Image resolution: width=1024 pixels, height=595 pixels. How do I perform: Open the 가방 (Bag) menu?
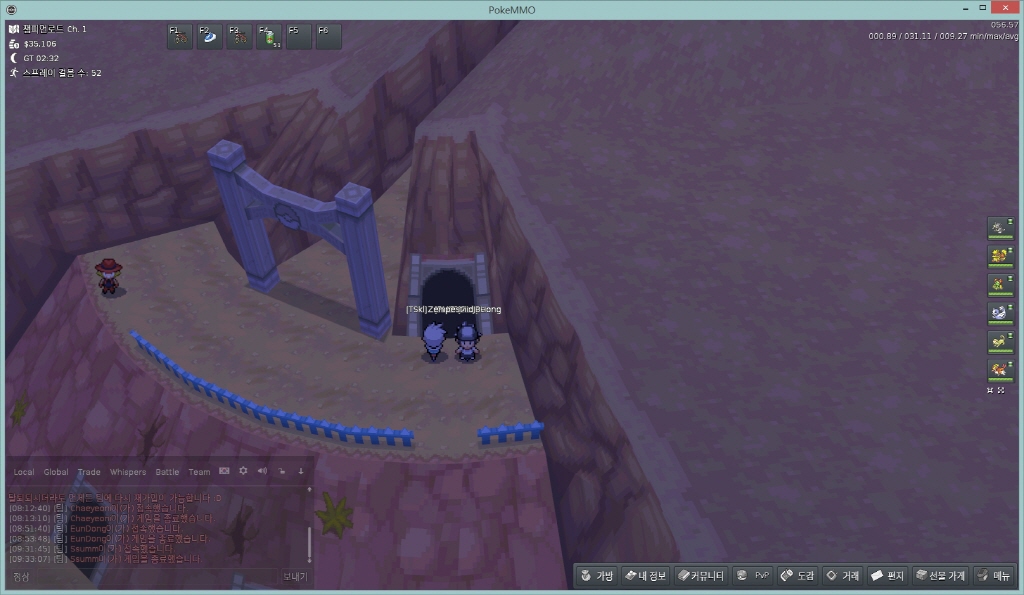tap(597, 576)
